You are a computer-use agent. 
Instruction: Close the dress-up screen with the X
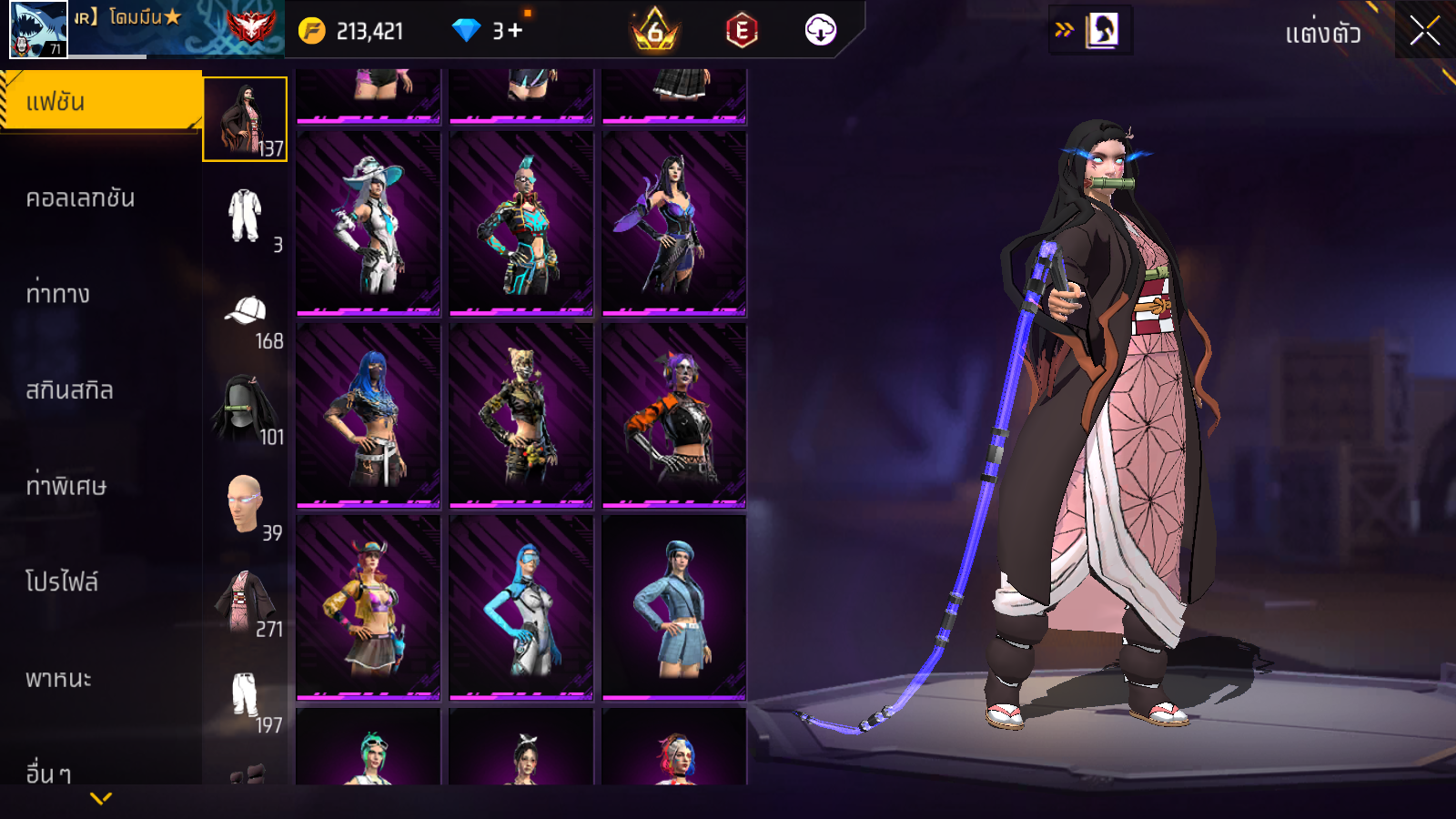pos(1424,31)
